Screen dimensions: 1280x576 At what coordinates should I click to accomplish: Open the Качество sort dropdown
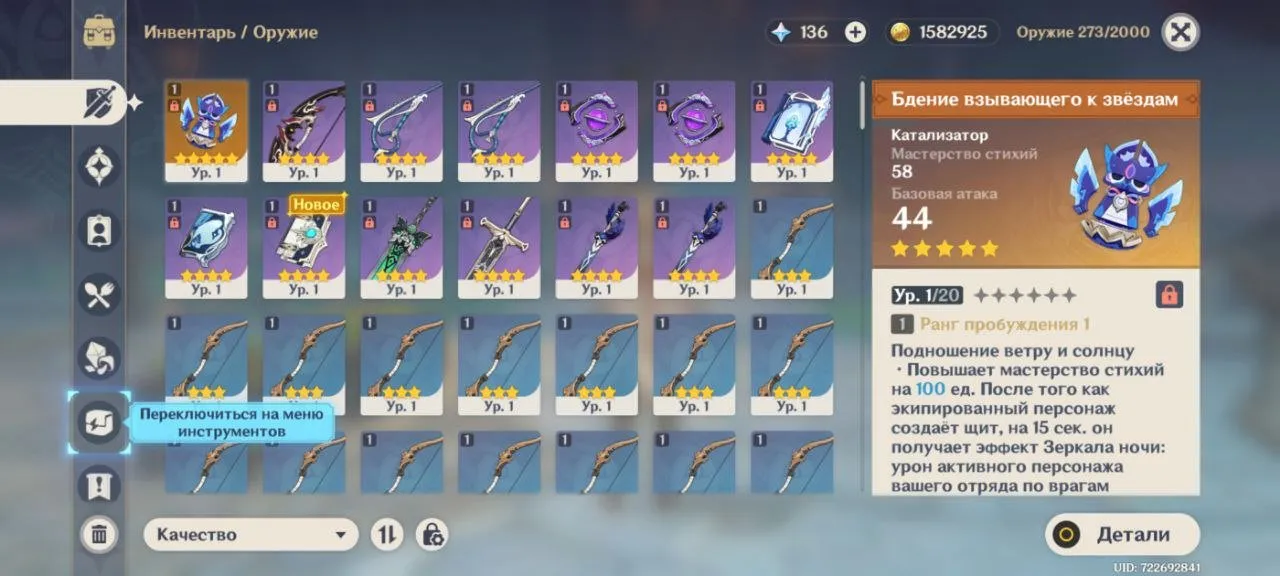click(251, 534)
